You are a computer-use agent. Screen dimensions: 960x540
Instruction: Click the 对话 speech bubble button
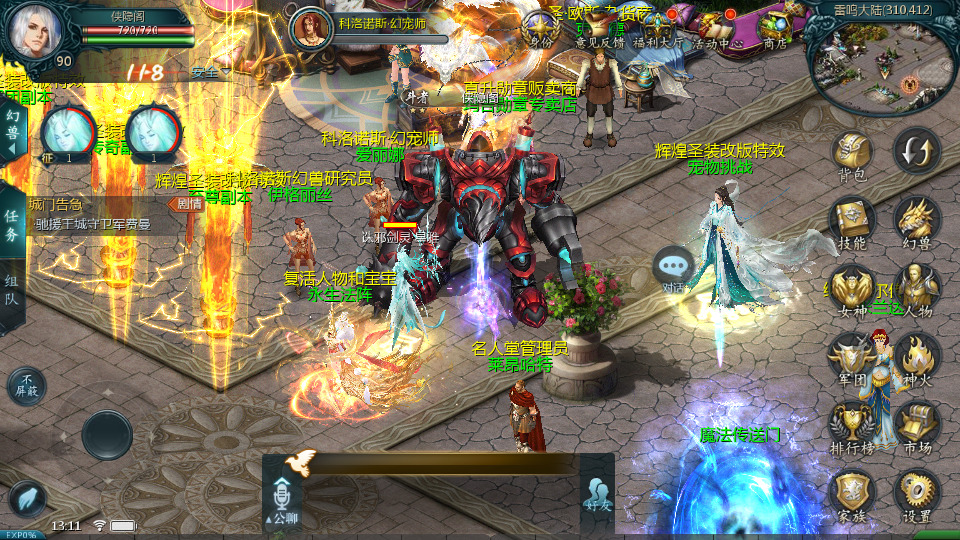(673, 267)
